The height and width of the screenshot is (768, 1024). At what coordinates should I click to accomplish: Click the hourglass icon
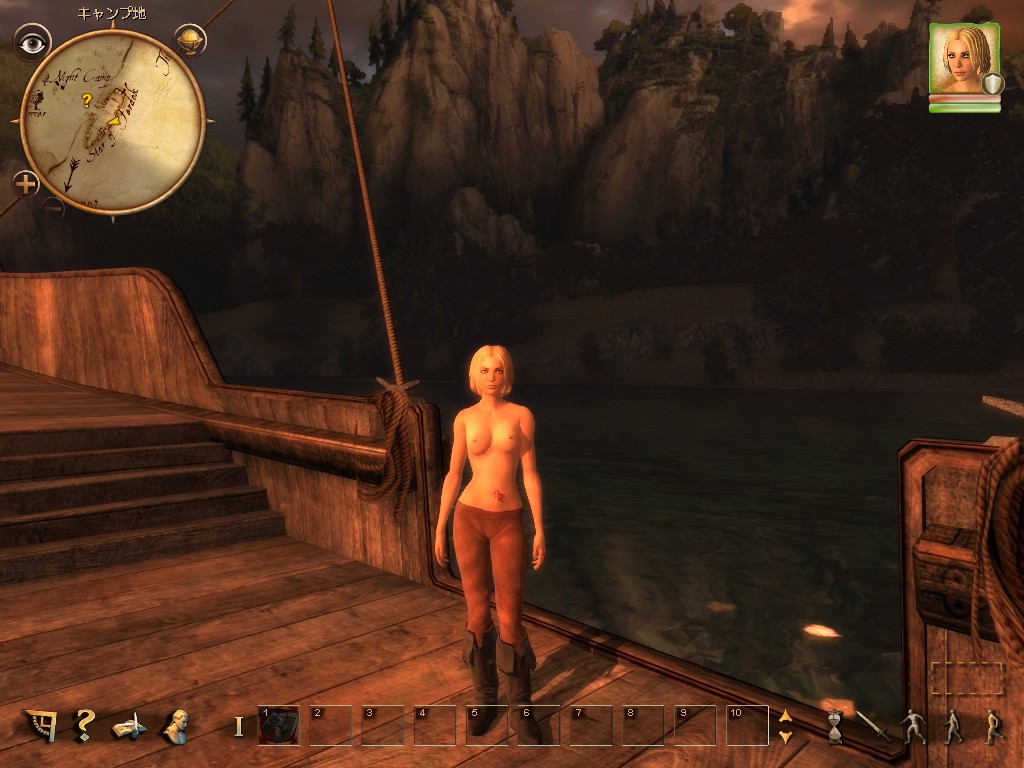coord(835,726)
